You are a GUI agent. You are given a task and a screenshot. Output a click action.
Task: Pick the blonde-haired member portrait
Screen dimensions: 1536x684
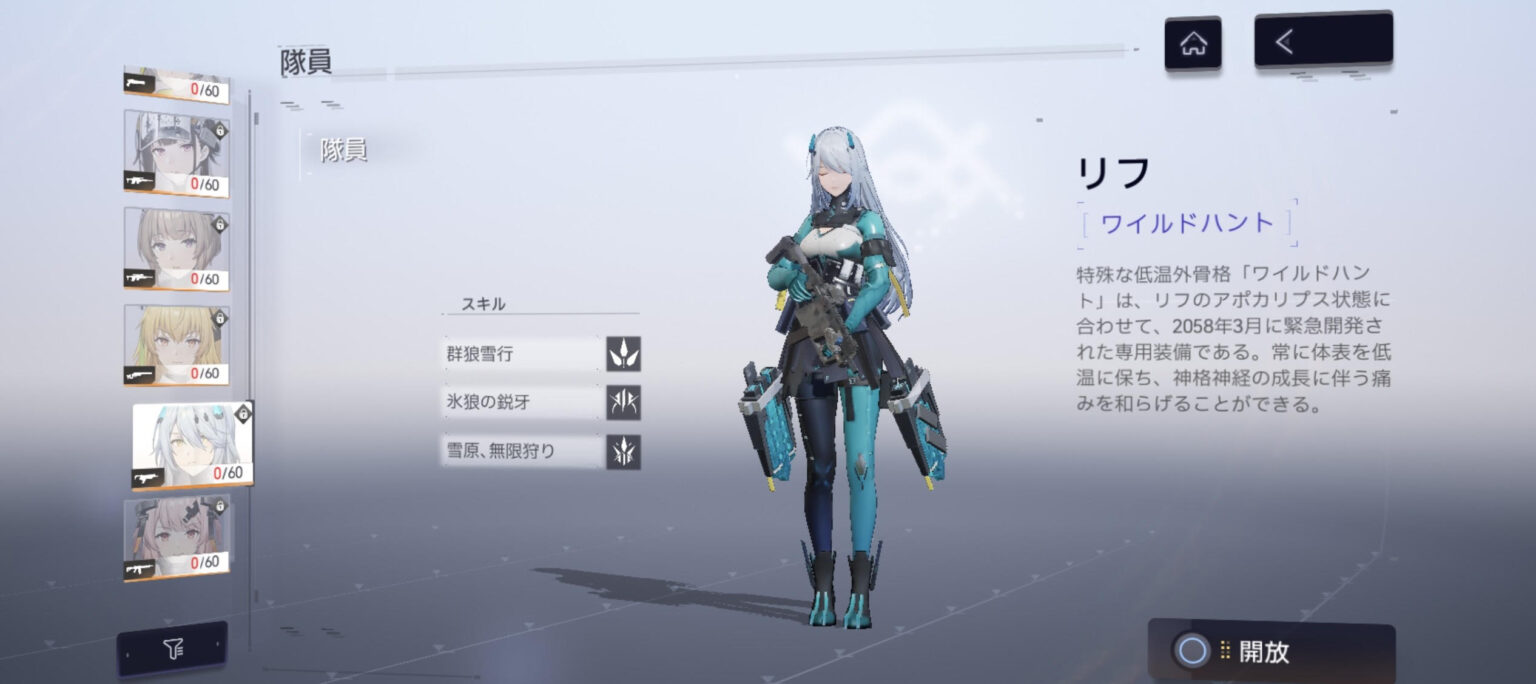176,344
